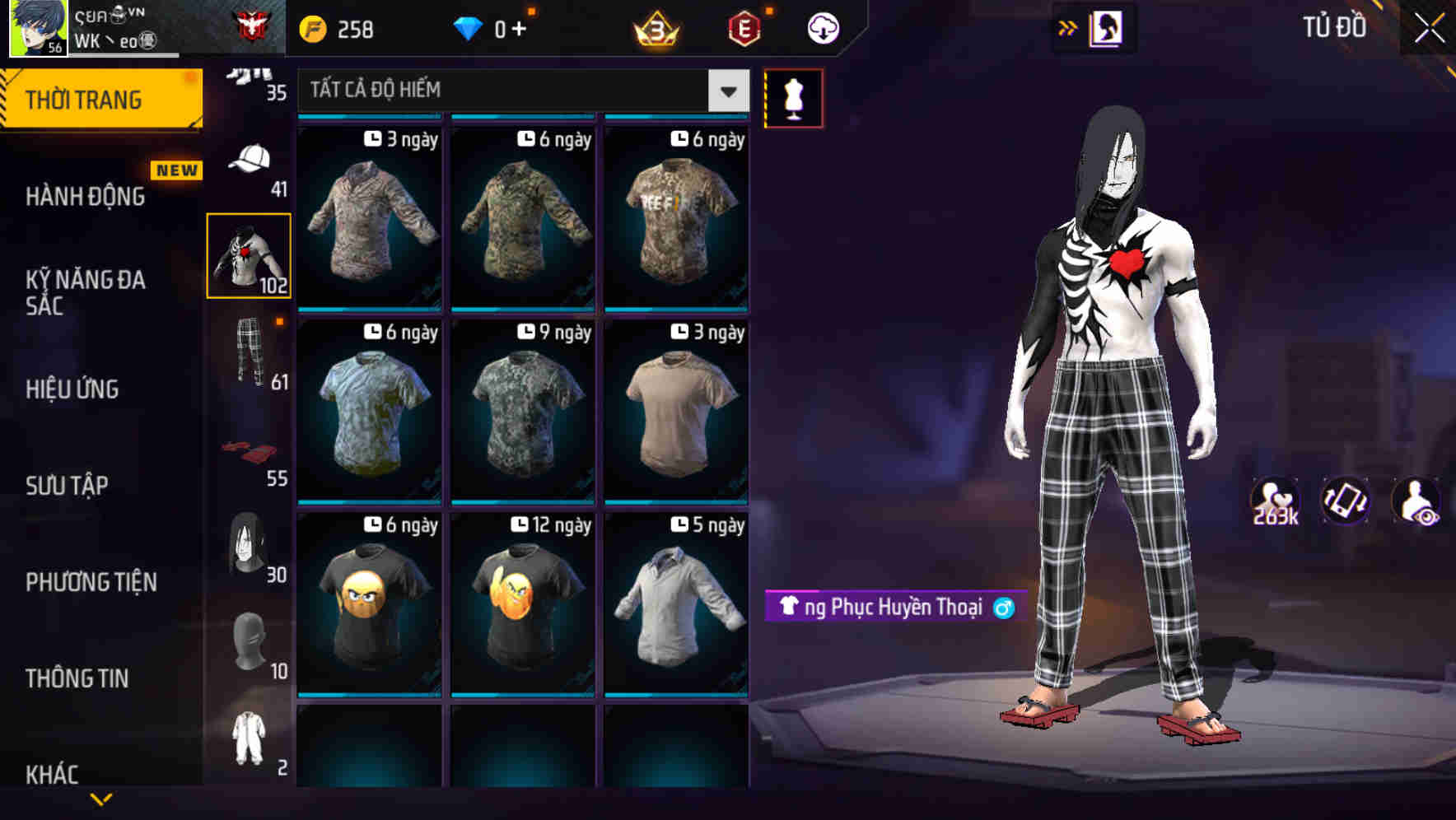The image size is (1456, 820).
Task: Tap the ng Phục Huyền Thoại outfit label
Action: 892,607
